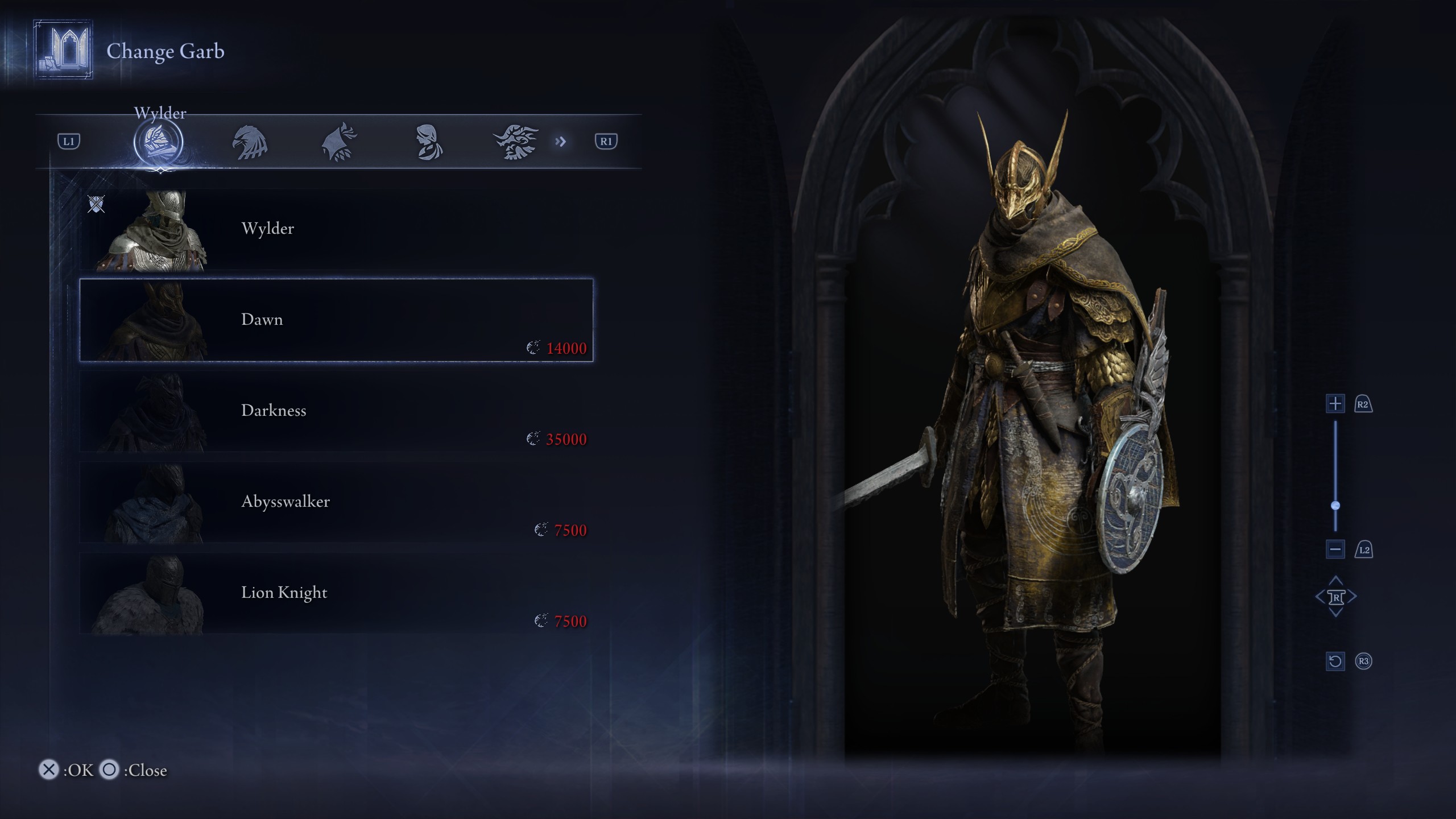Switch to the hooded figure character tab
Image resolution: width=1456 pixels, height=819 pixels.
click(x=339, y=142)
